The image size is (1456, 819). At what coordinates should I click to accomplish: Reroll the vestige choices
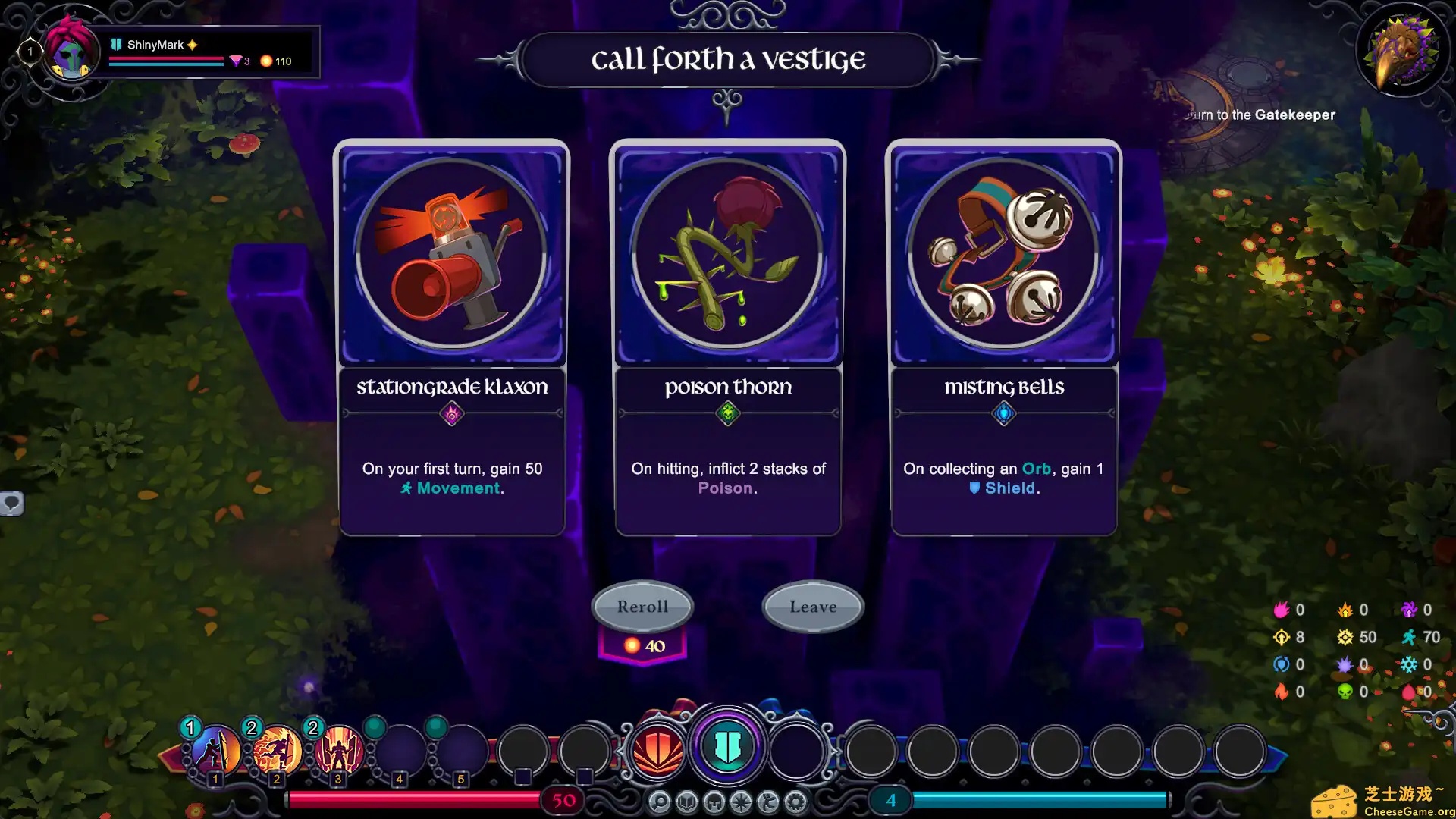[642, 607]
